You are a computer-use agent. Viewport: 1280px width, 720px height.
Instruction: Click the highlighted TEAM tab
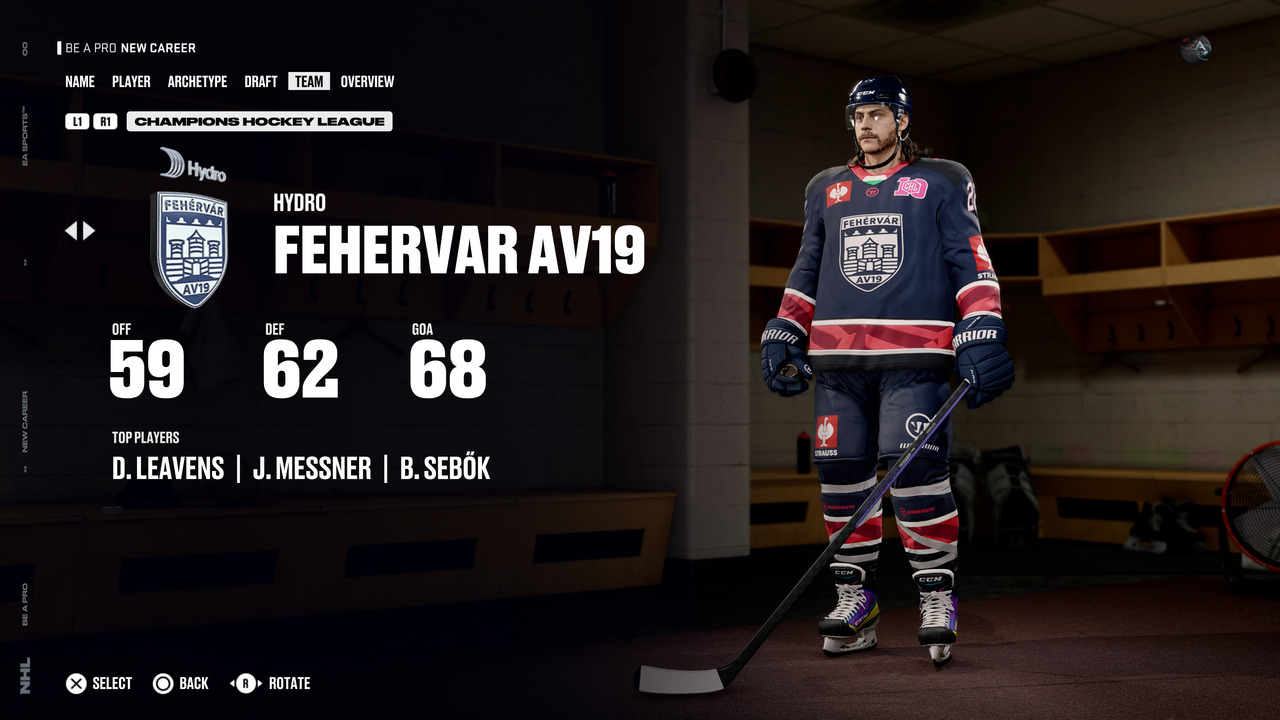[309, 82]
